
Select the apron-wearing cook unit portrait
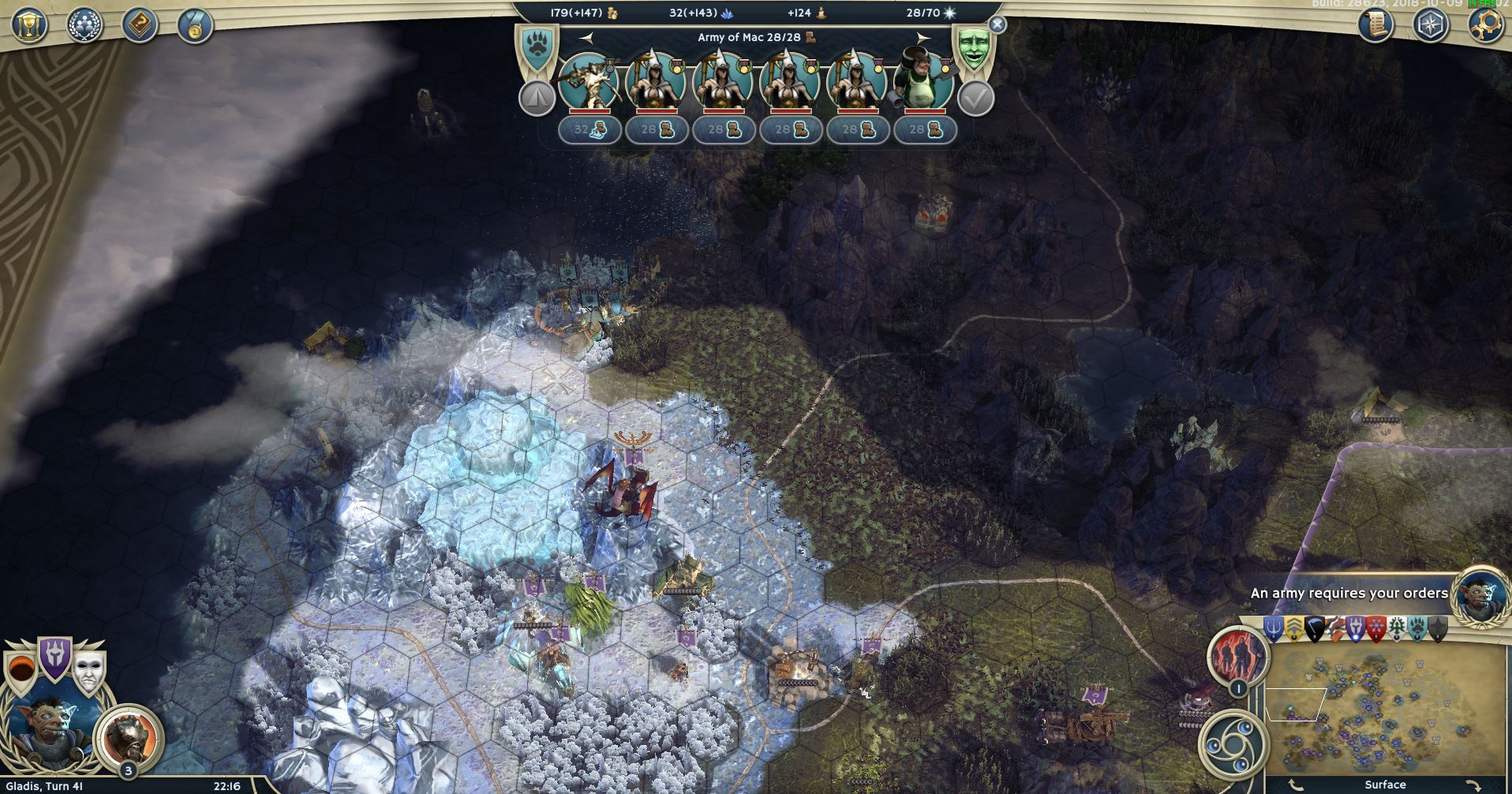[923, 80]
